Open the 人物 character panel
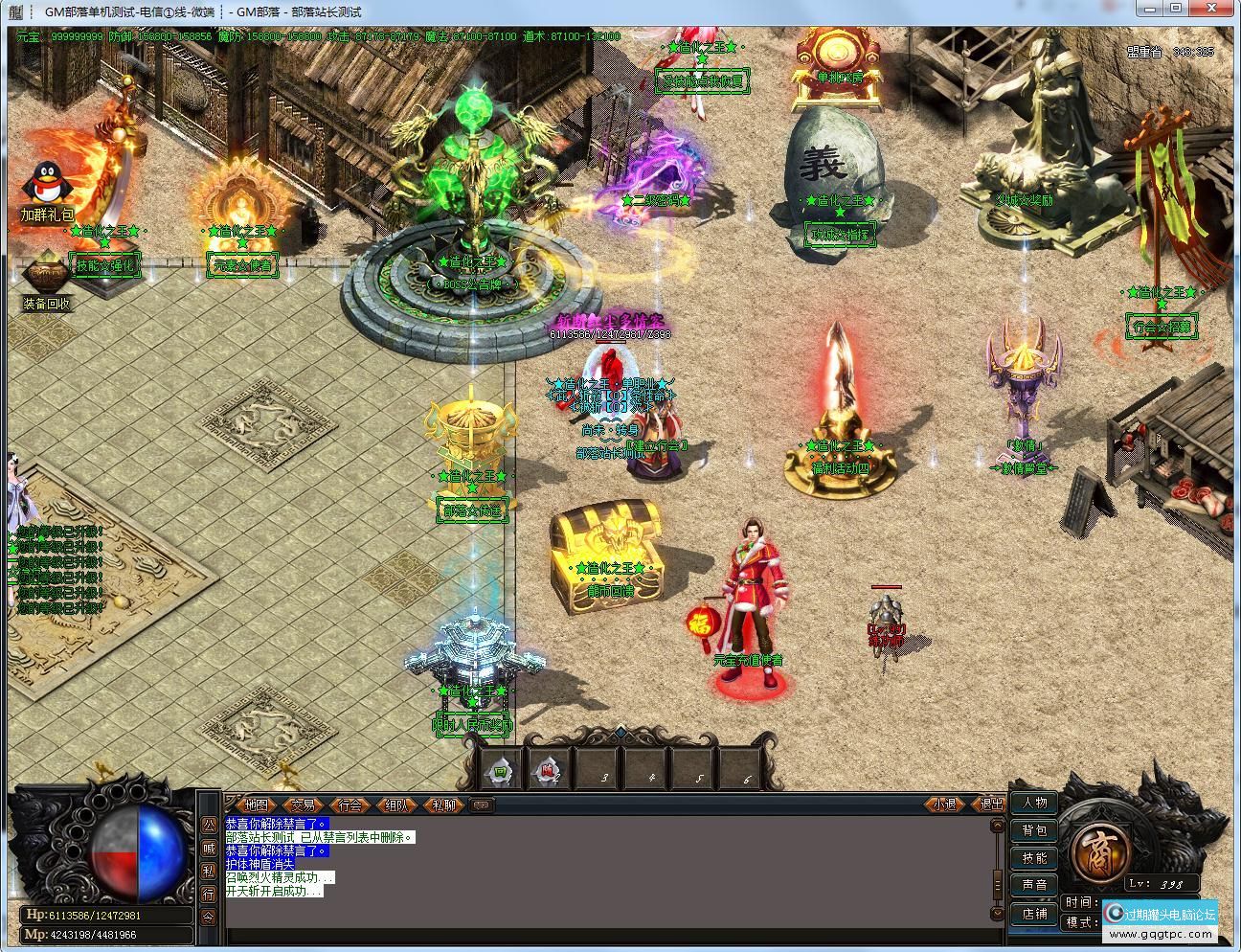Viewport: 1241px width, 952px height. click(x=1035, y=803)
